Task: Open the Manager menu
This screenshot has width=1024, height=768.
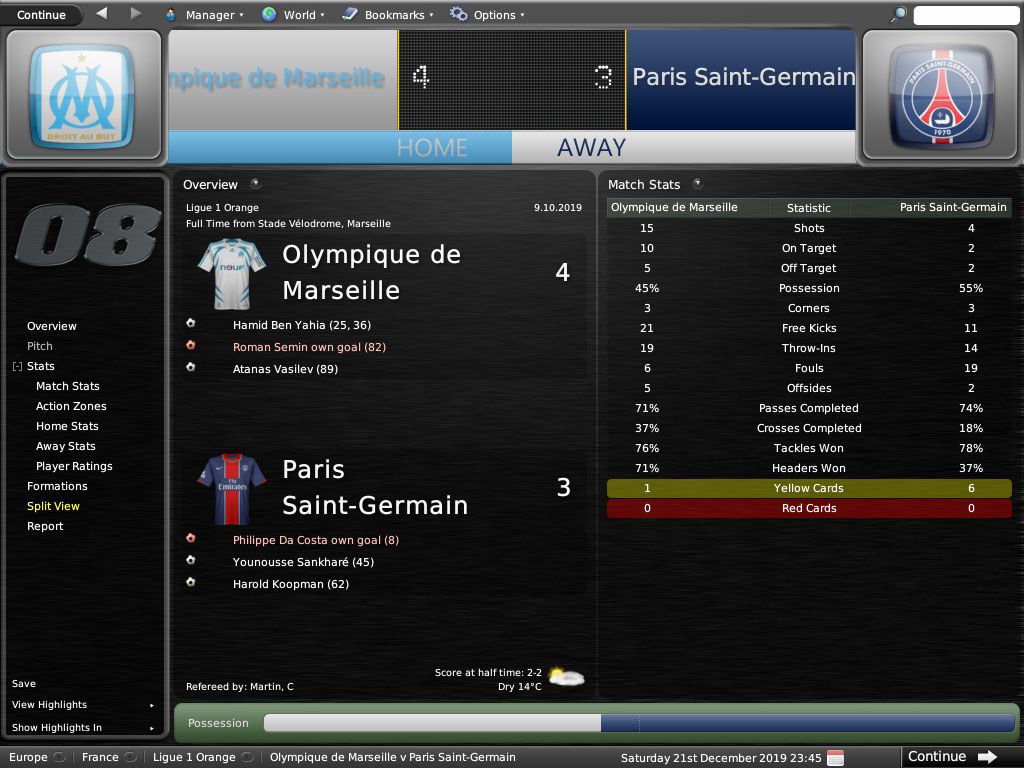Action: coord(204,15)
